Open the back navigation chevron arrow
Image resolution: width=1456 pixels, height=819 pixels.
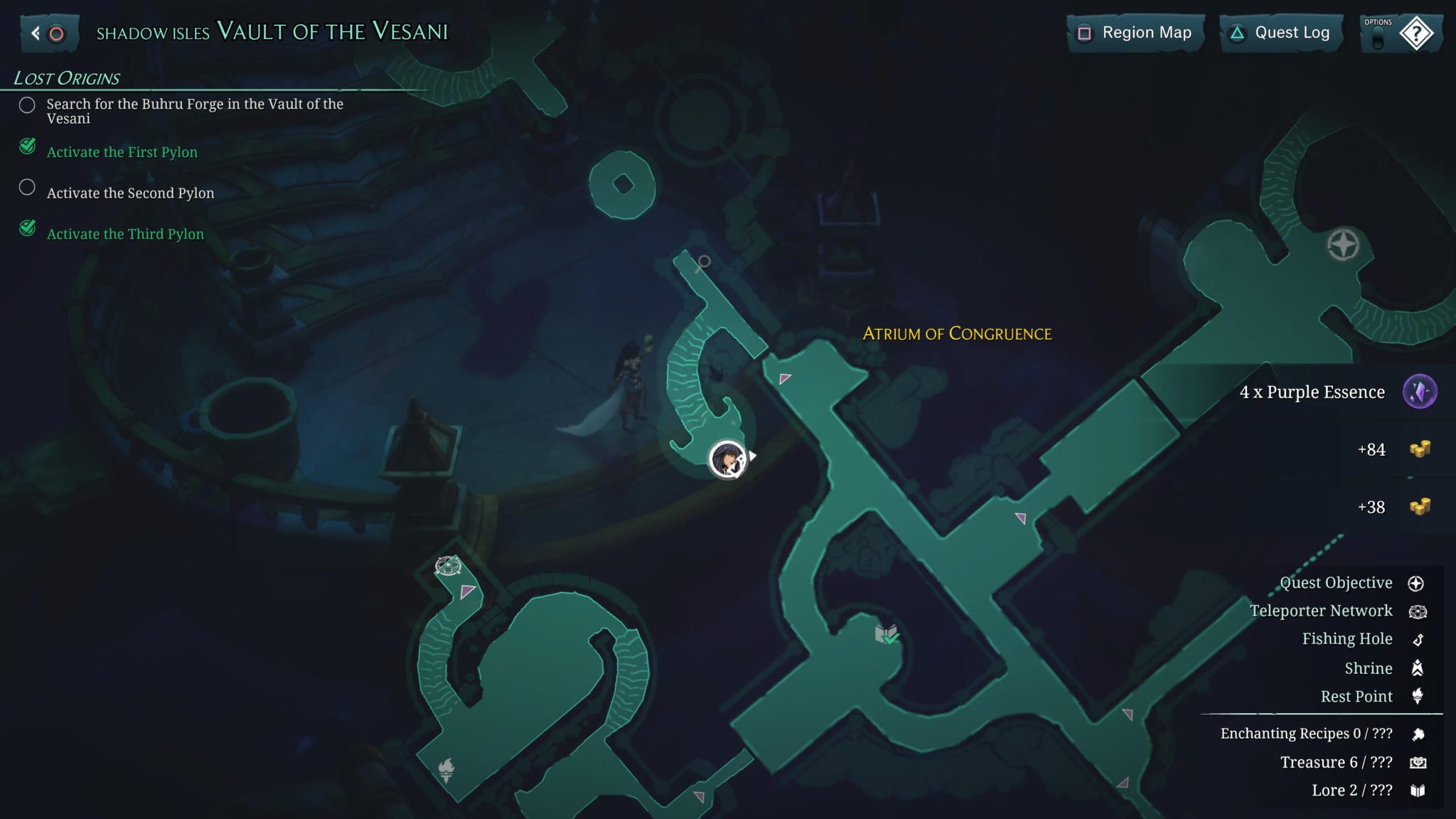click(x=34, y=32)
